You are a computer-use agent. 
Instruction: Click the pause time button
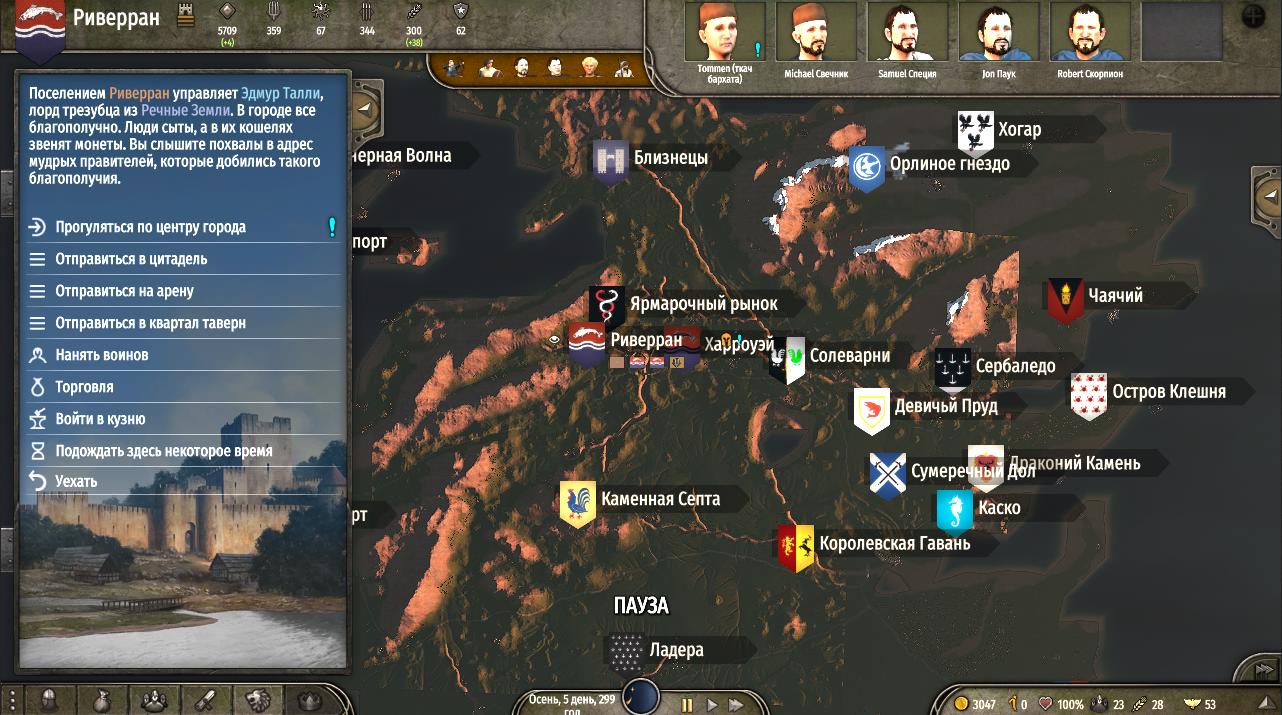687,705
